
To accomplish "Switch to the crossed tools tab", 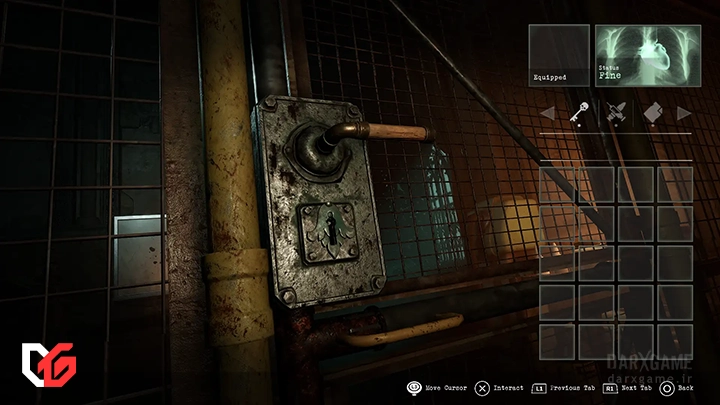I will (x=614, y=113).
